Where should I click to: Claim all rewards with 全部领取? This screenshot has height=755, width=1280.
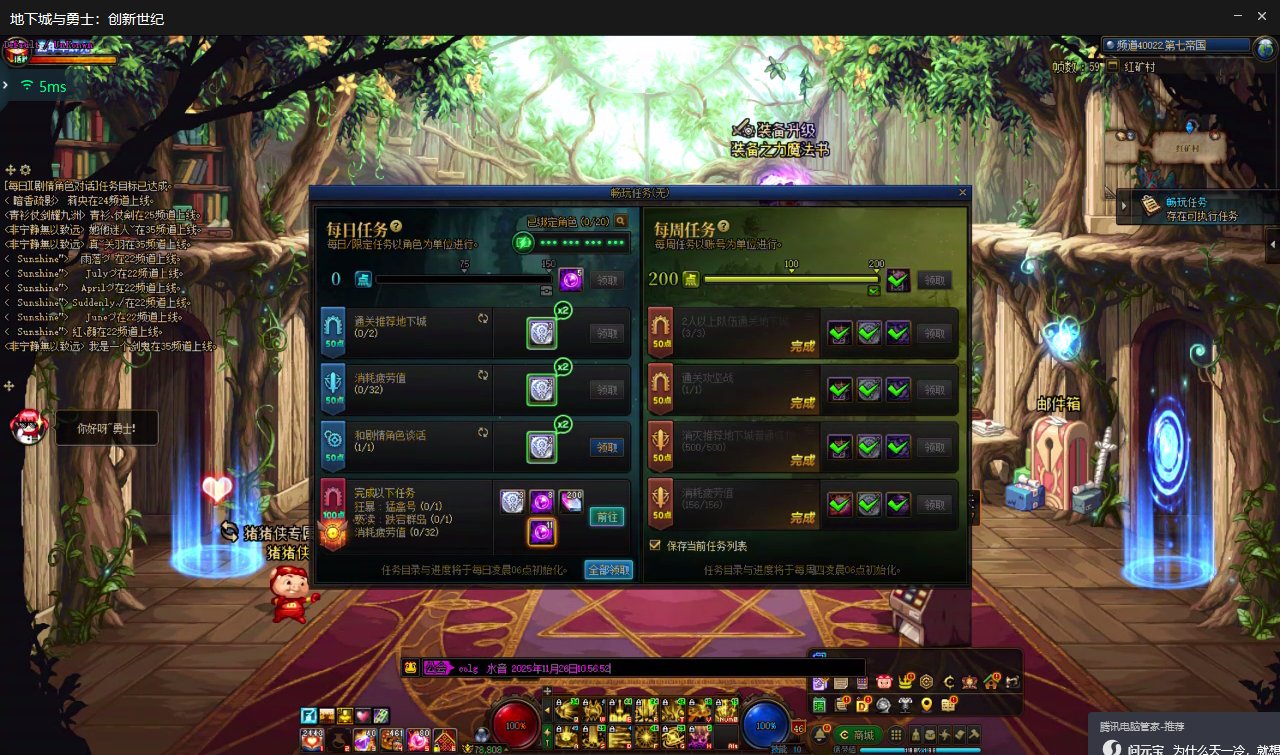[x=608, y=570]
